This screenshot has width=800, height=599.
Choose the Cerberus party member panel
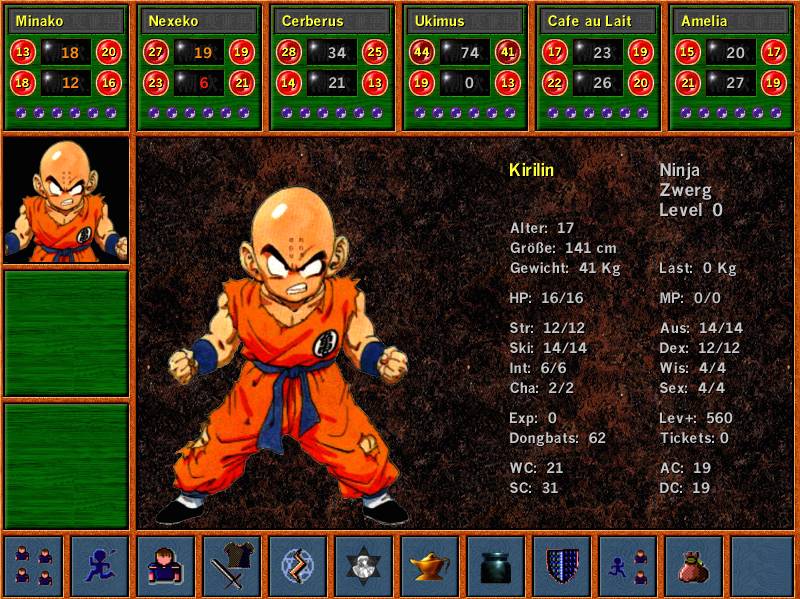pyautogui.click(x=333, y=67)
